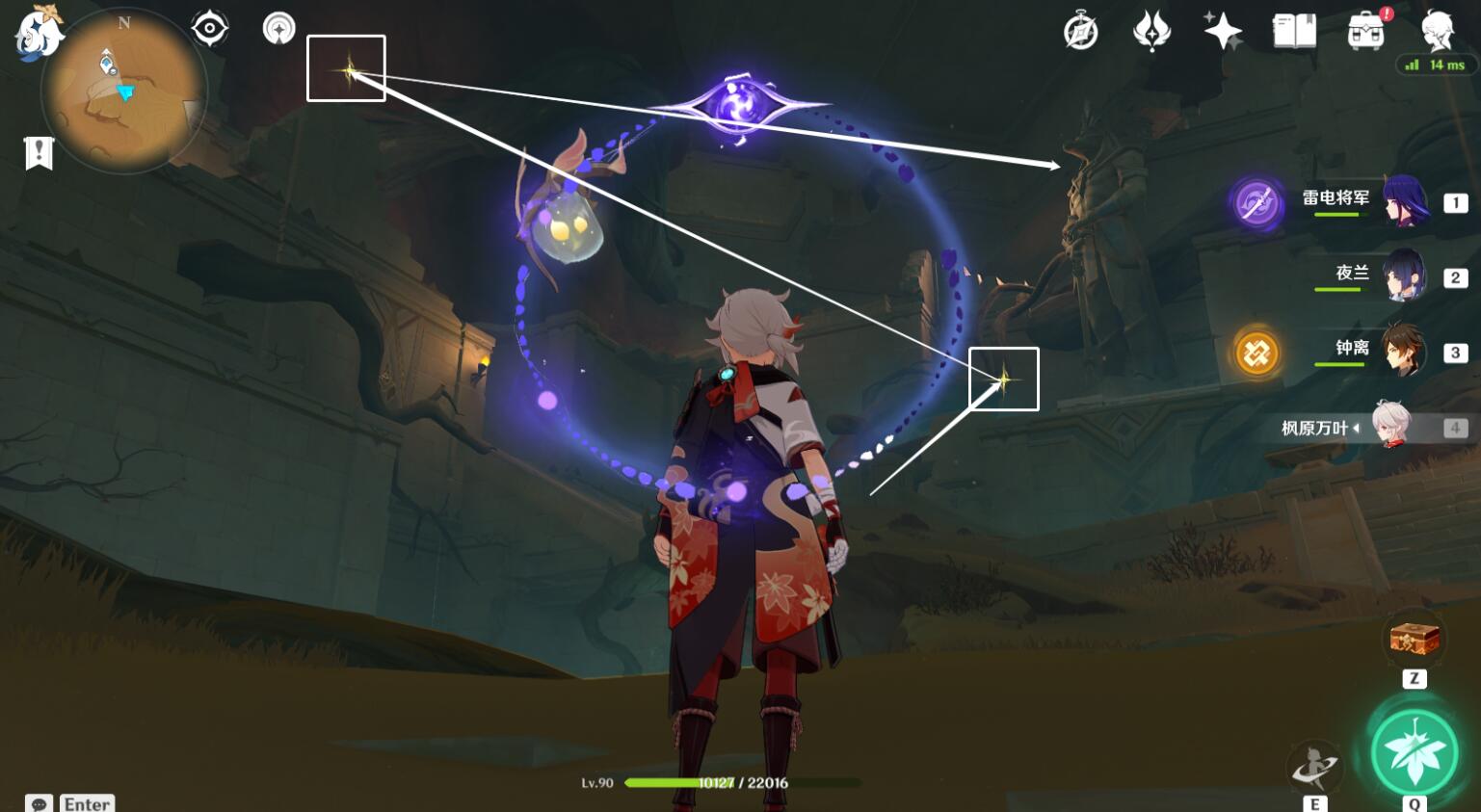Open the inventory backpack icon
Image resolution: width=1481 pixels, height=812 pixels.
coord(1366,32)
